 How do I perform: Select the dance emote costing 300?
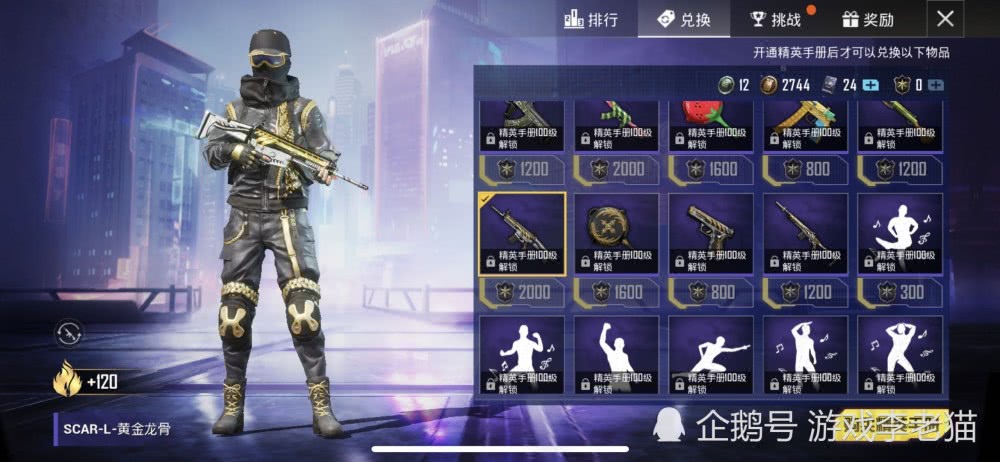click(900, 234)
